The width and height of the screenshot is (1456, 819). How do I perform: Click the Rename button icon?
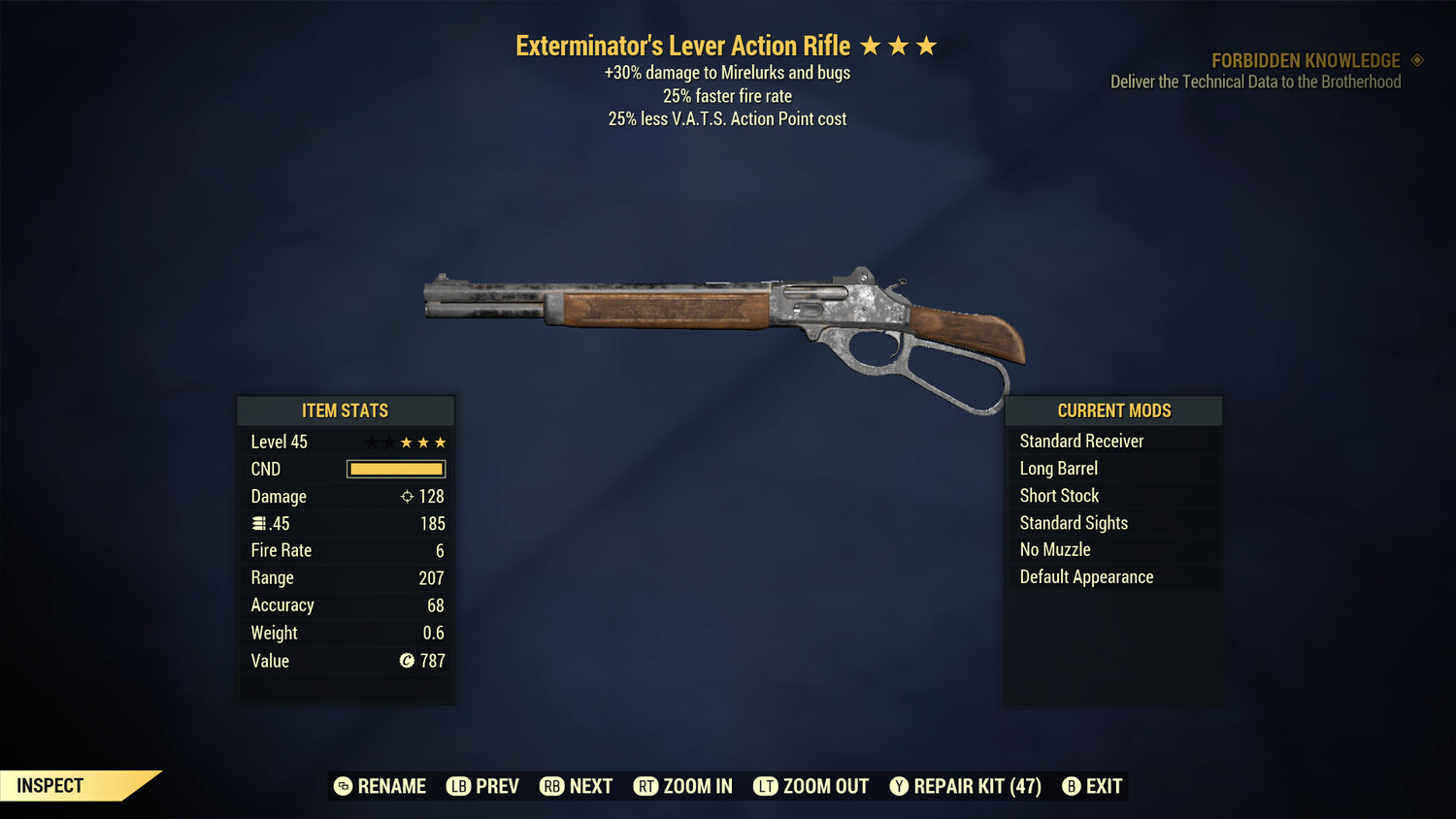pos(343,786)
